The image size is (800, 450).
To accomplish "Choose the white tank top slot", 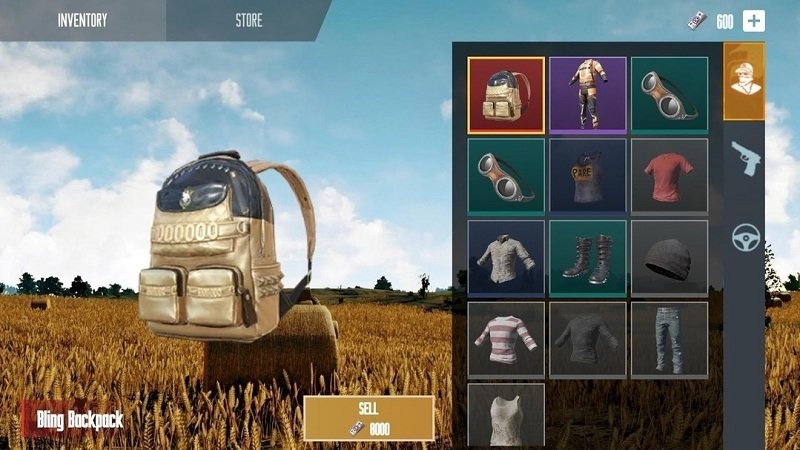I will click(x=506, y=415).
